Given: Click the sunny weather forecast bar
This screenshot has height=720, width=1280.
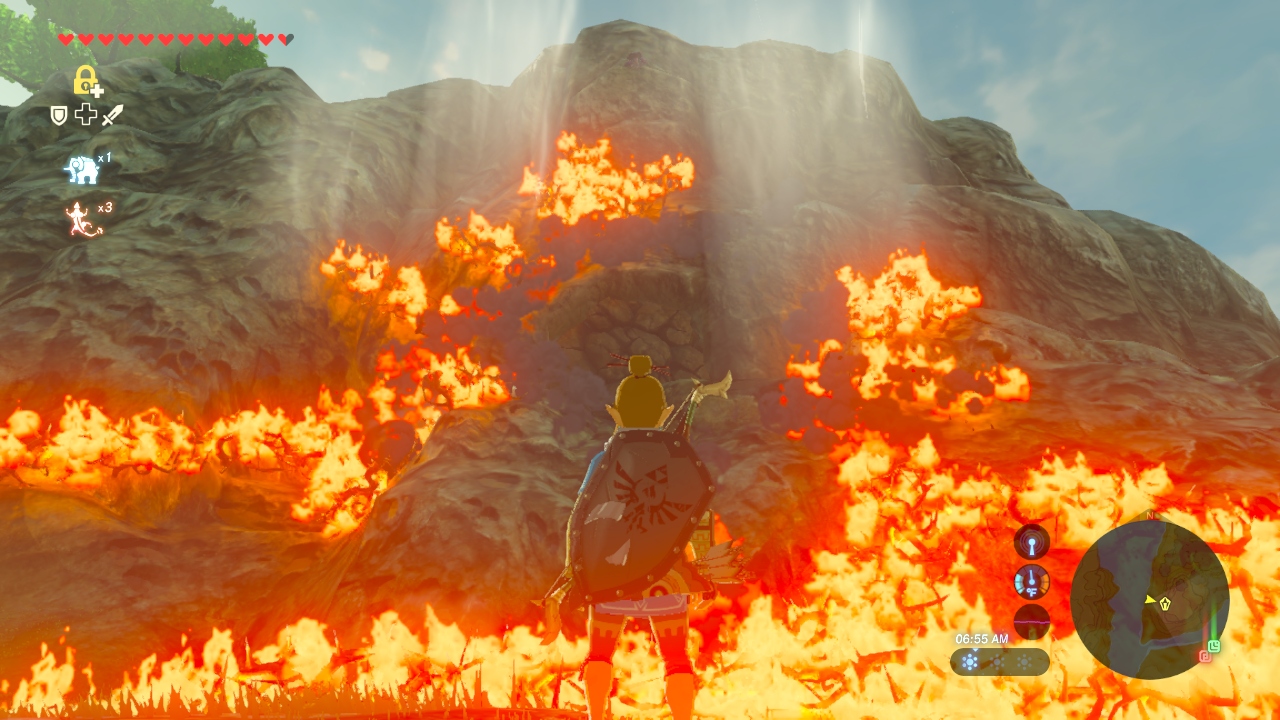Looking at the screenshot, I should pyautogui.click(x=999, y=661).
